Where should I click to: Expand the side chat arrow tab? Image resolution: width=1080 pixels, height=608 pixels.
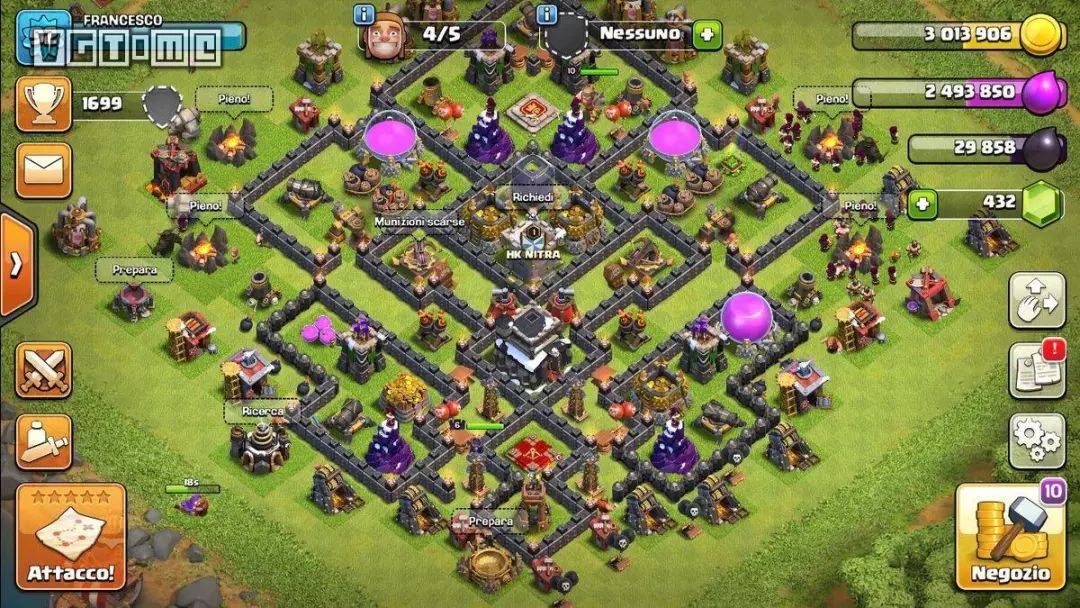[x=16, y=265]
